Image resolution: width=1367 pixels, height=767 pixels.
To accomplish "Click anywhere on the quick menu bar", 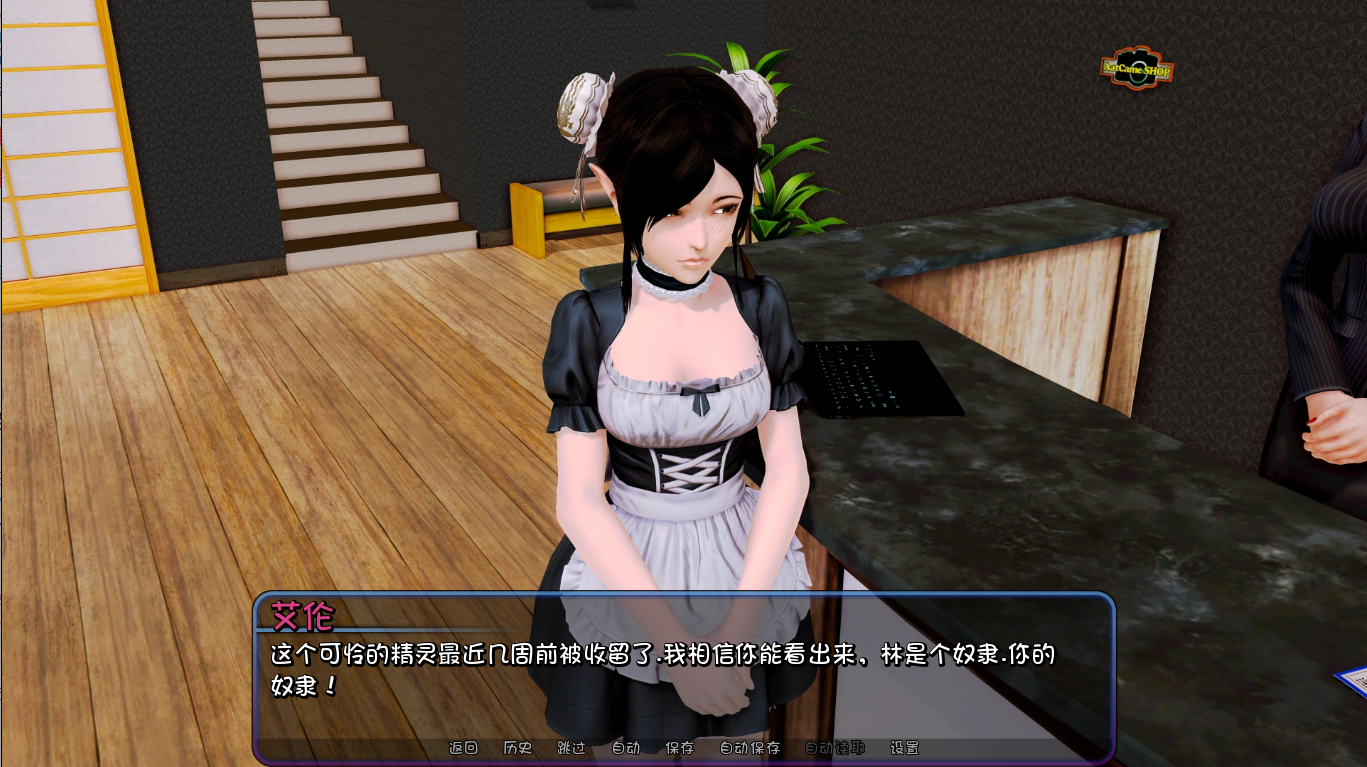I will [x=683, y=747].
